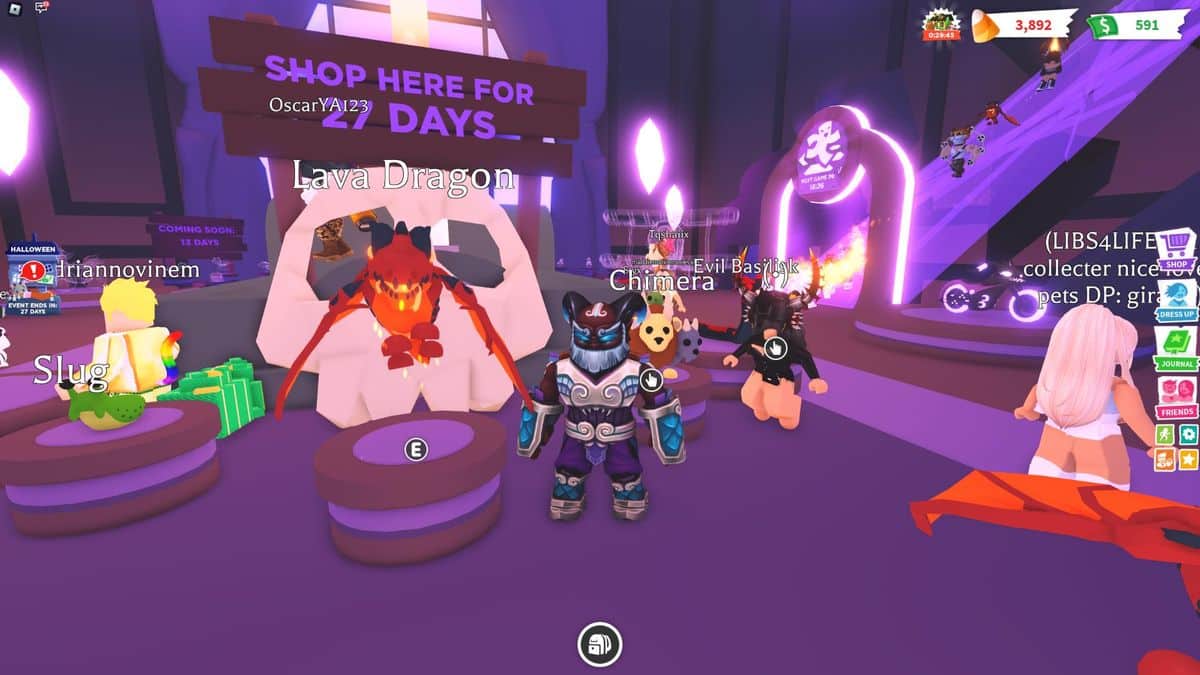Click the green bucks money counter
This screenshot has height=675, width=1200.
(x=1135, y=25)
